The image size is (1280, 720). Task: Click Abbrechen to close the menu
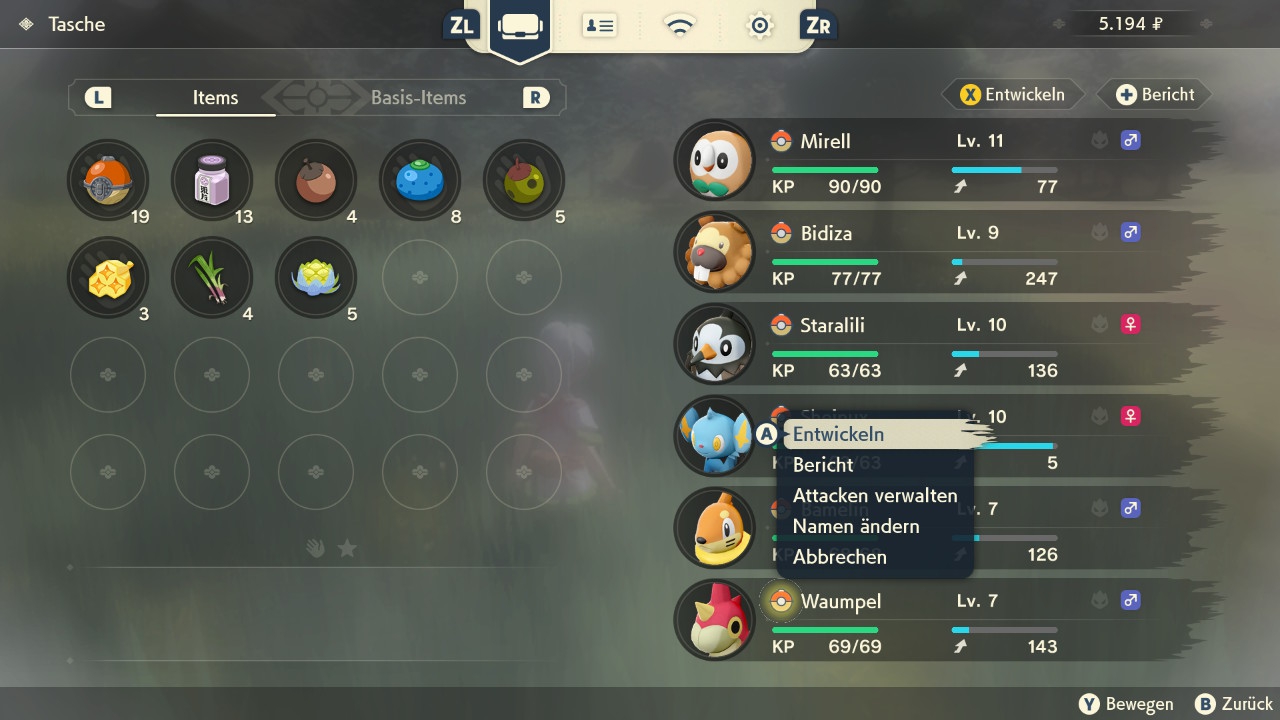(840, 557)
